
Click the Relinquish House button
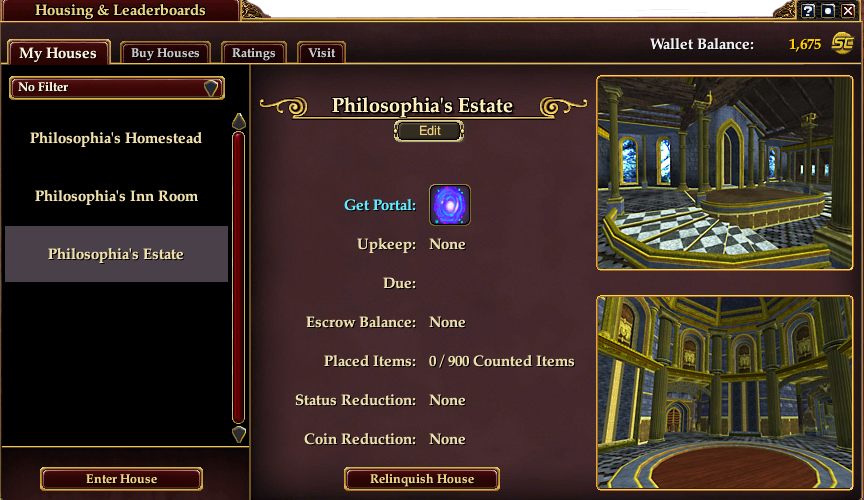coord(422,479)
